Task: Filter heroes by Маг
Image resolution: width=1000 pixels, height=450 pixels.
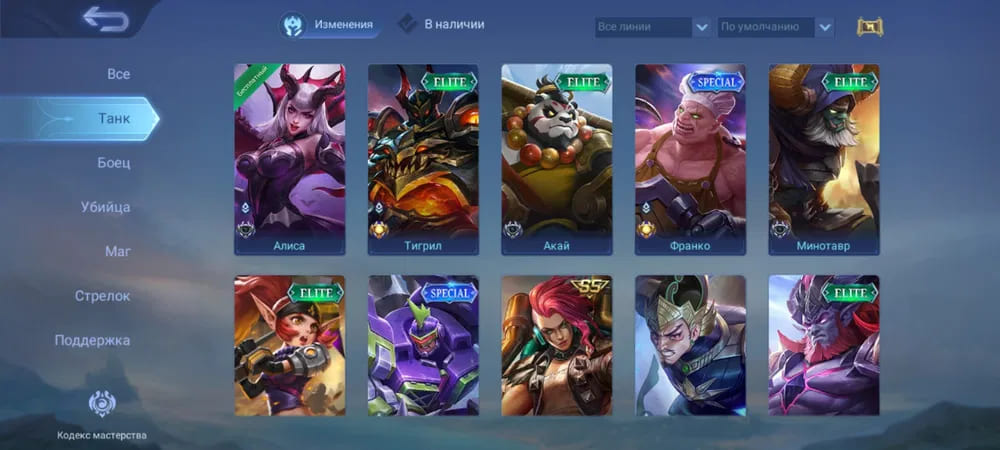Action: click(x=118, y=251)
